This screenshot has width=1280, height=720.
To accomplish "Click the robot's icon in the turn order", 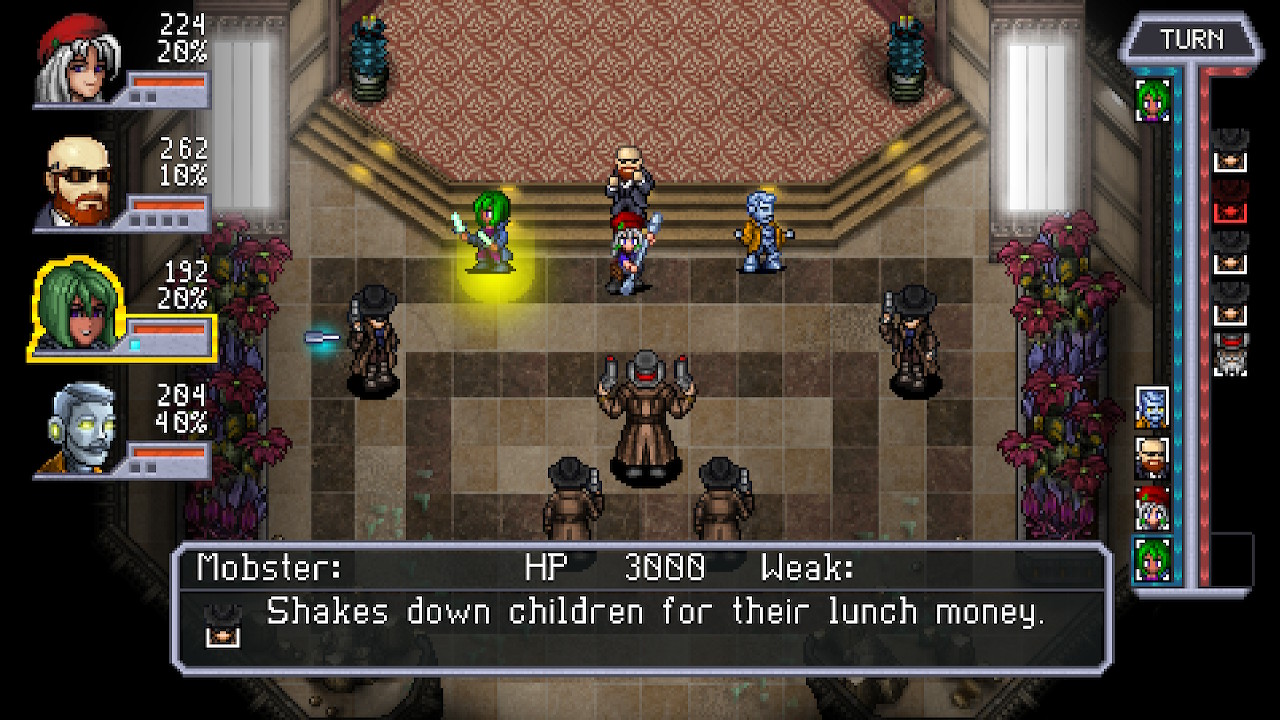I will click(x=1152, y=407).
